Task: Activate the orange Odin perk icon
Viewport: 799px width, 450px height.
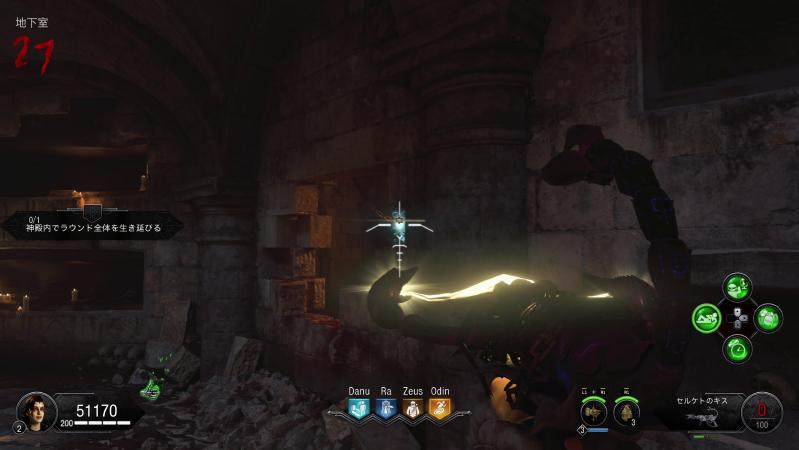Action: (440, 408)
